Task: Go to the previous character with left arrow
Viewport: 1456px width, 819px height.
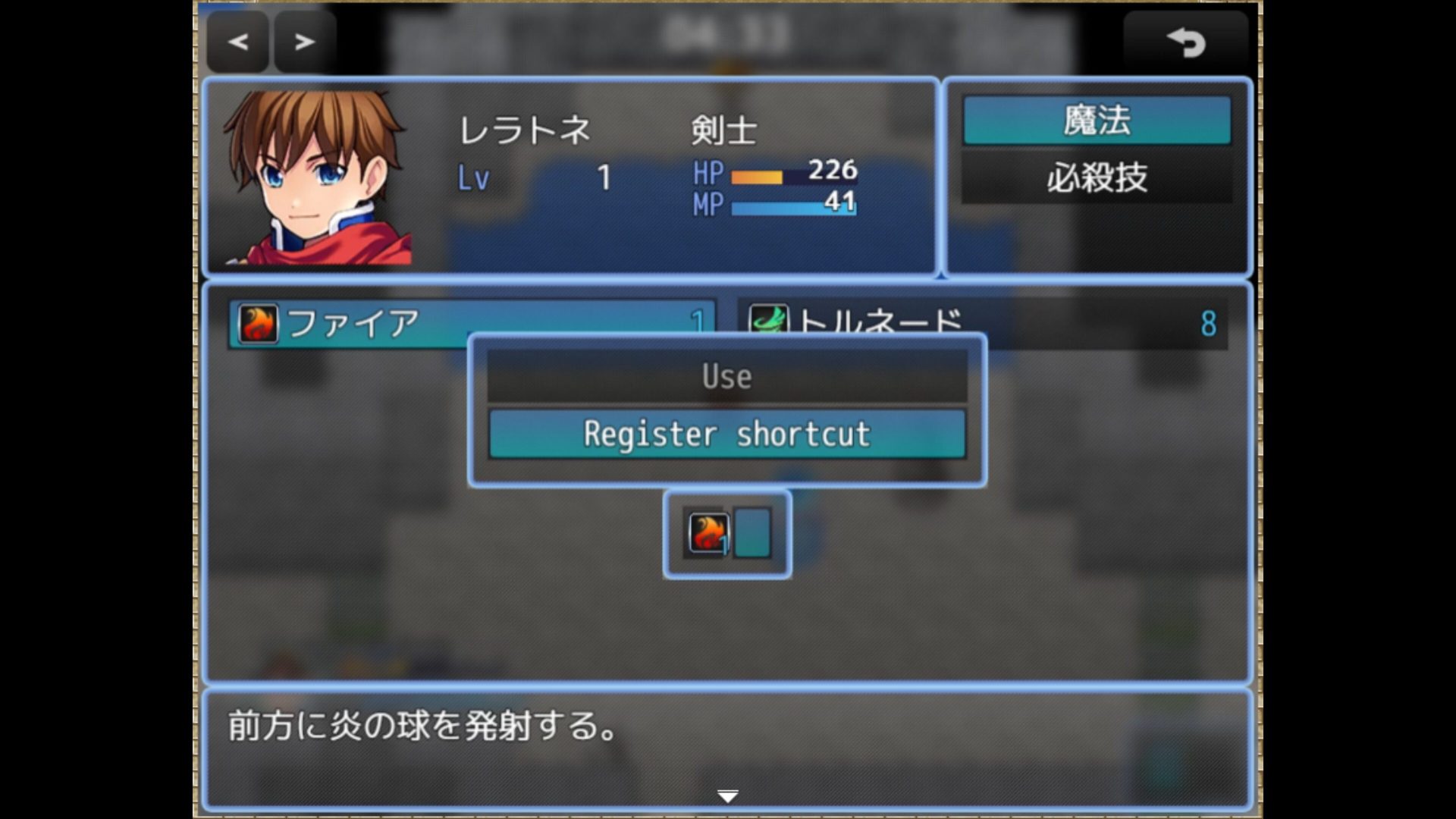Action: point(238,42)
